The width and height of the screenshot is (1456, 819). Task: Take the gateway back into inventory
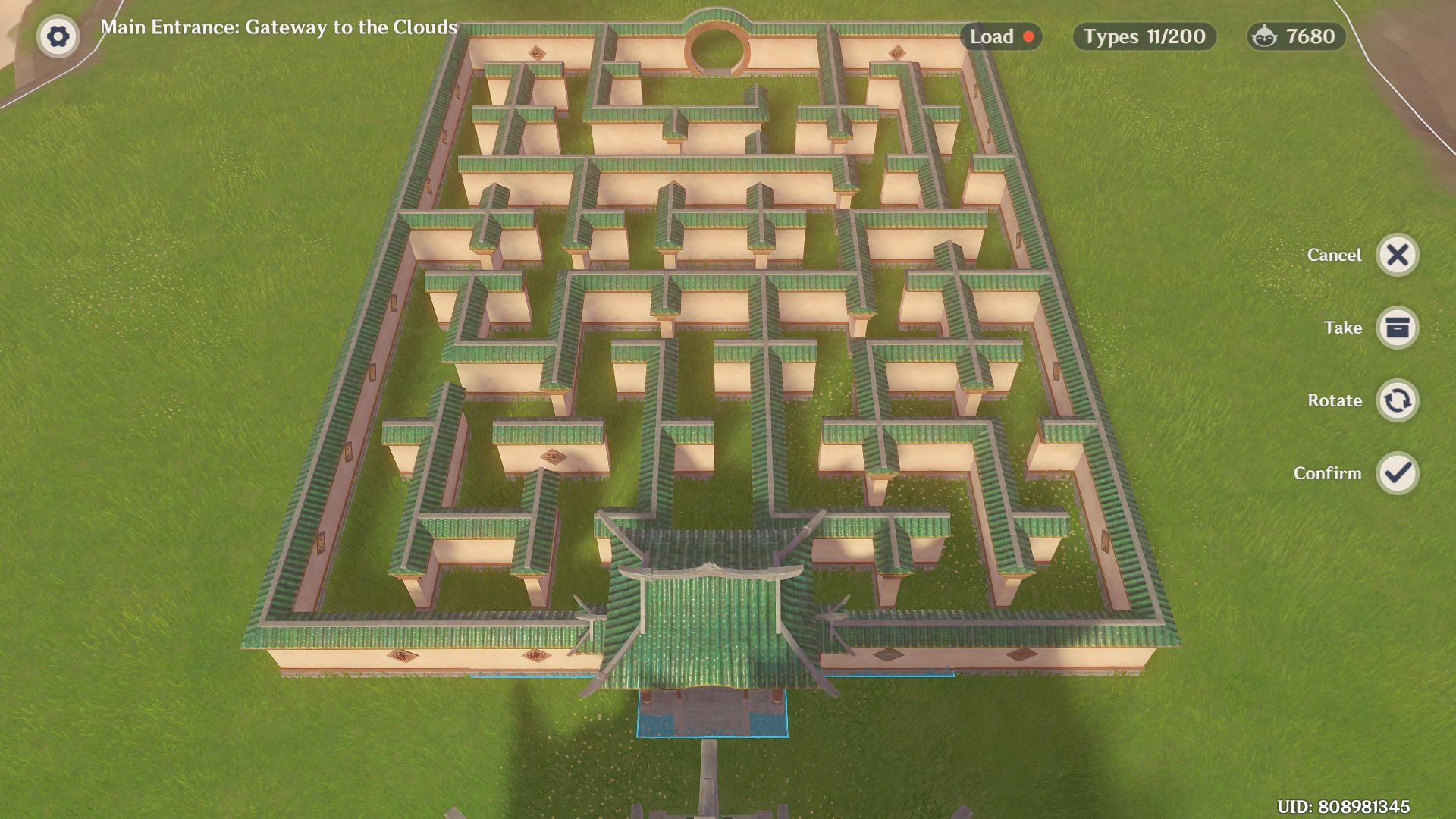(1399, 328)
